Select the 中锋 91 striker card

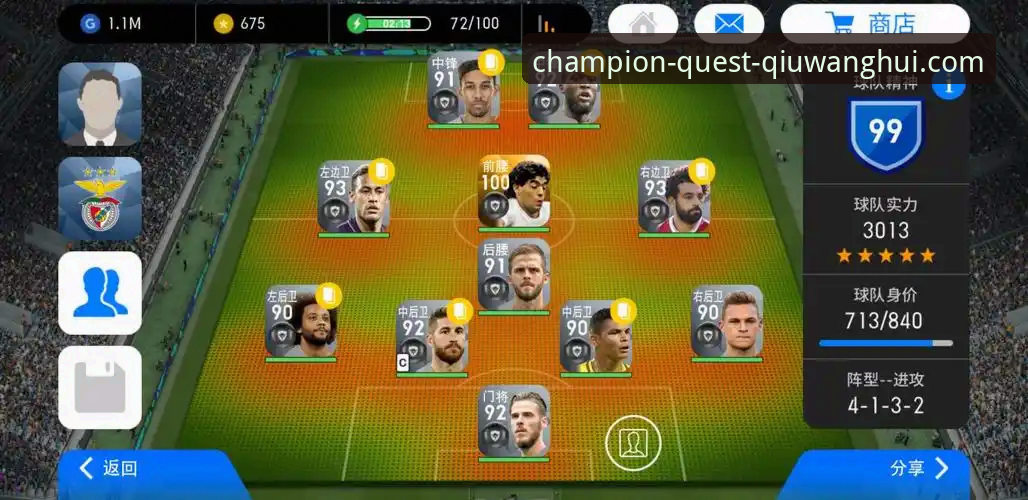click(464, 89)
